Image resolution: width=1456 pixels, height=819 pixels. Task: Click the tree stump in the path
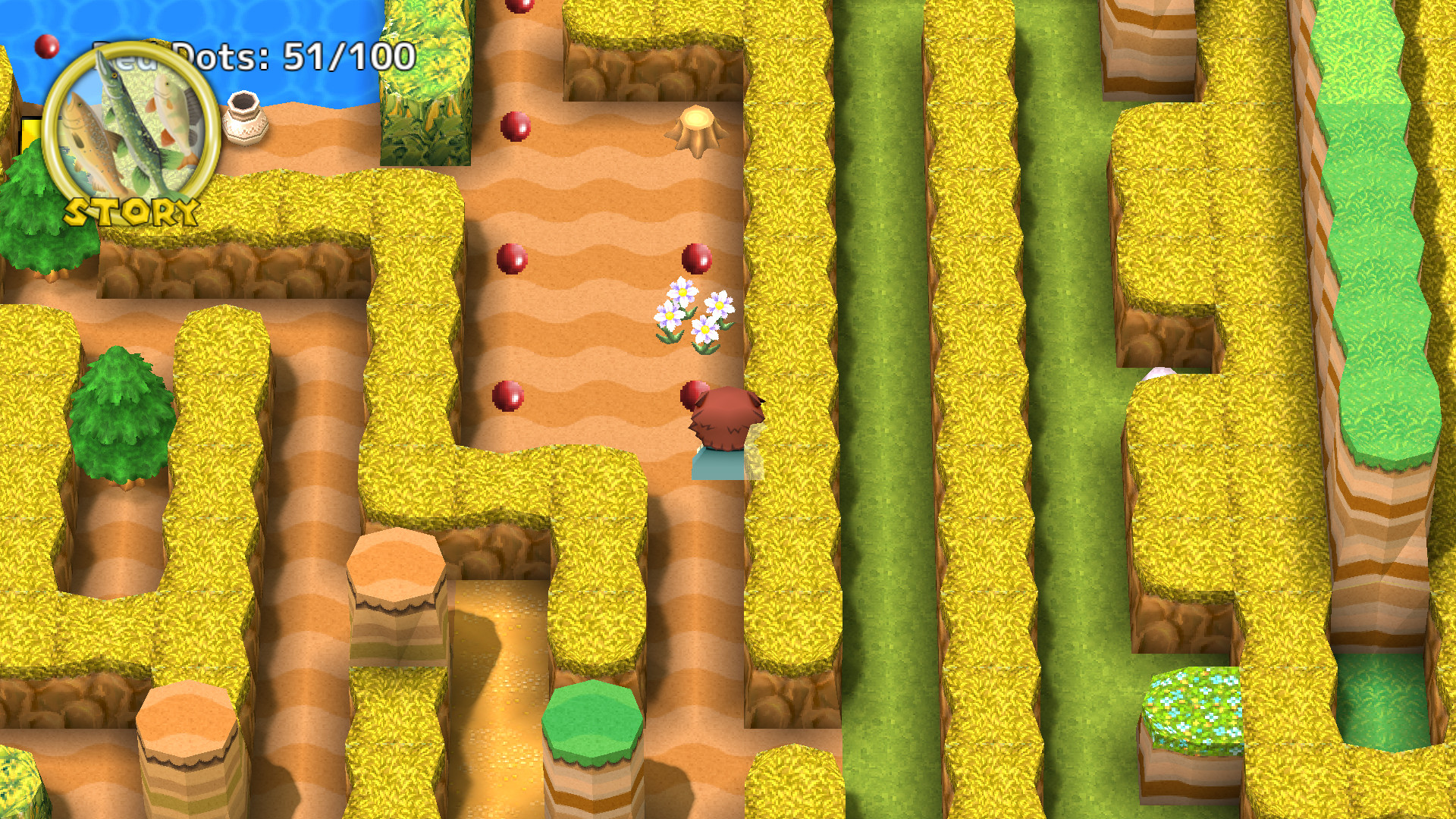698,129
